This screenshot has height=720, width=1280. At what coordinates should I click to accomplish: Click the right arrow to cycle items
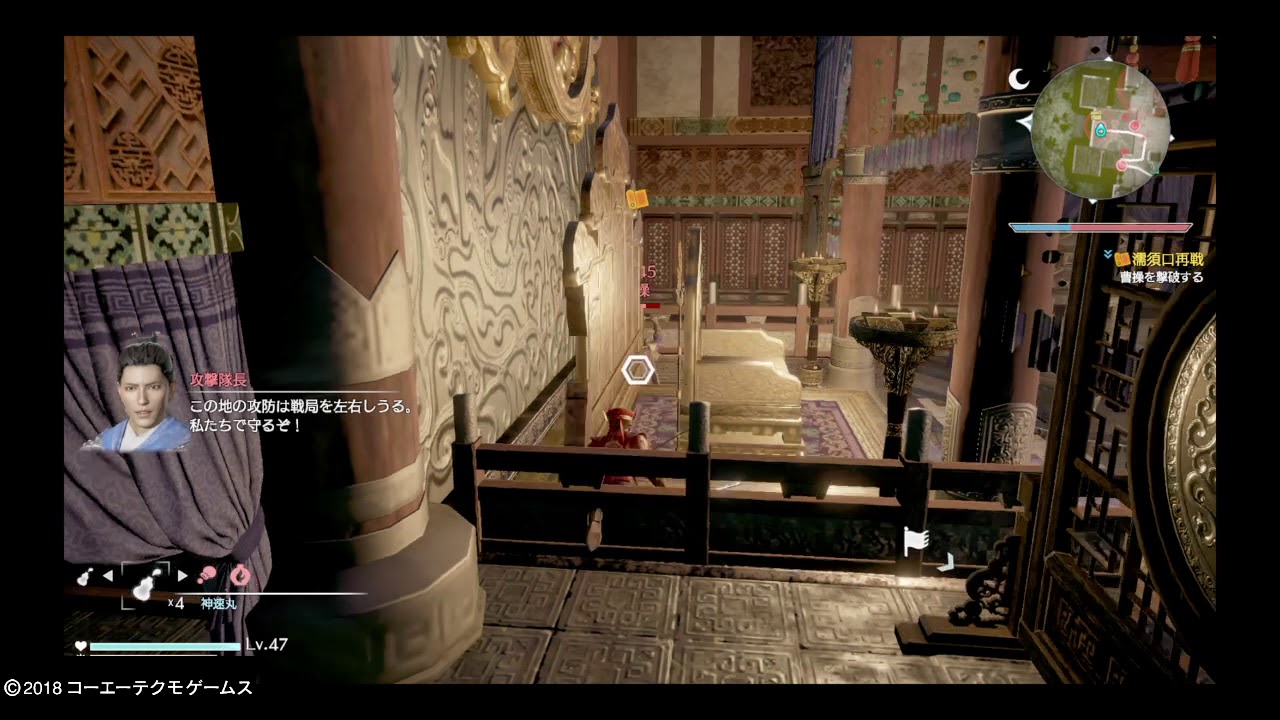(182, 574)
